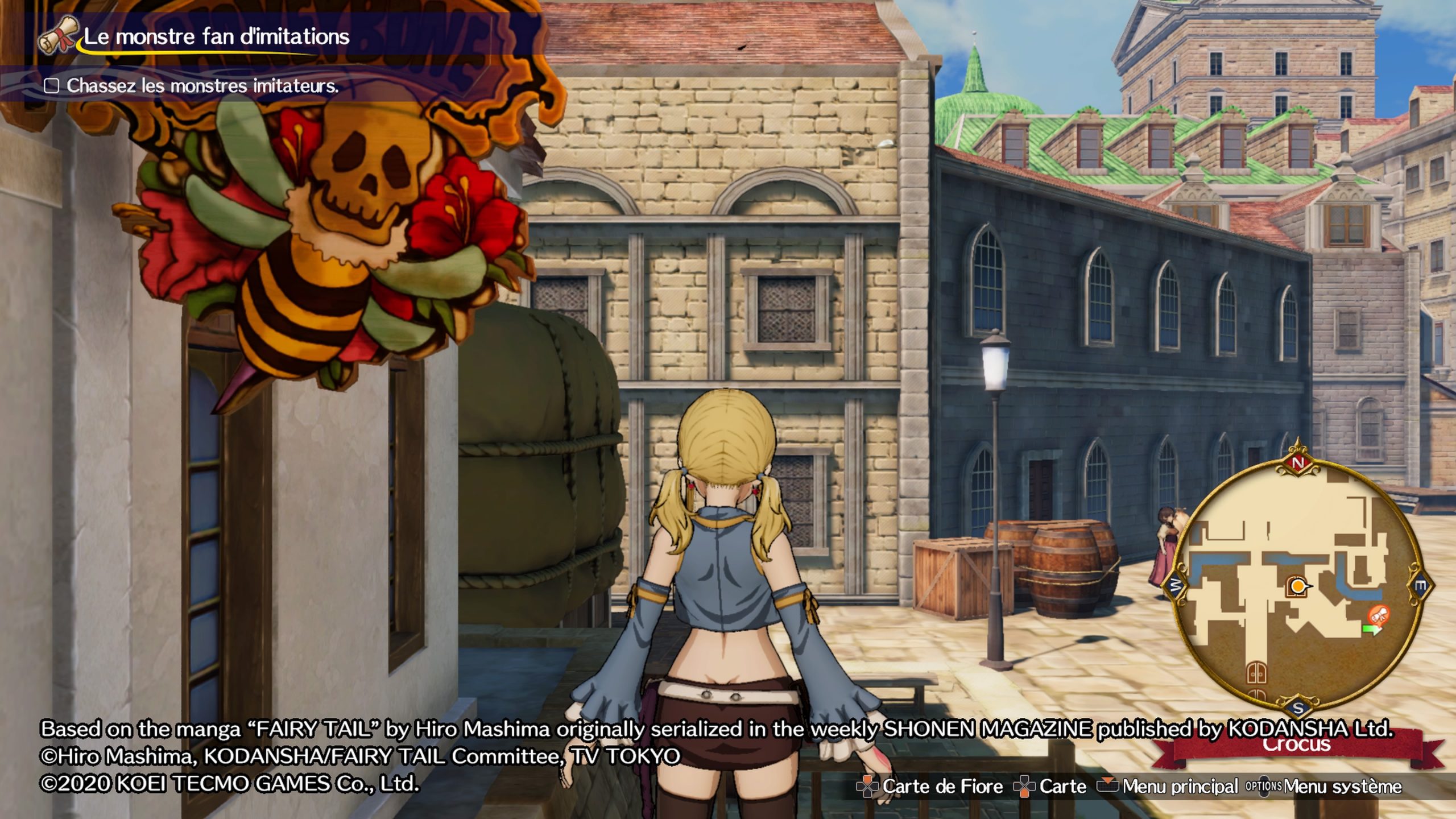Image resolution: width=1456 pixels, height=819 pixels.
Task: Click the red North compass marker
Action: pyautogui.click(x=1297, y=462)
